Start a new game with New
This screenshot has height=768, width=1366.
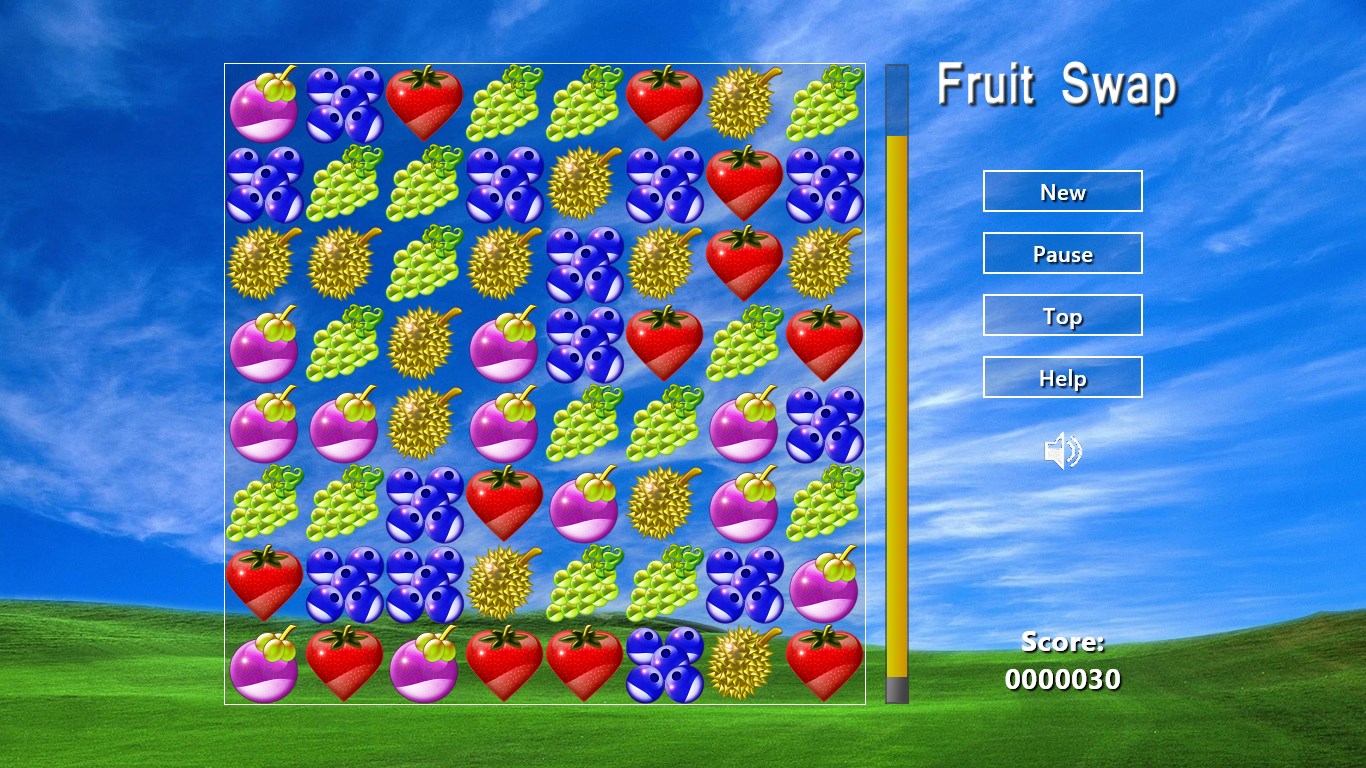pos(1062,191)
